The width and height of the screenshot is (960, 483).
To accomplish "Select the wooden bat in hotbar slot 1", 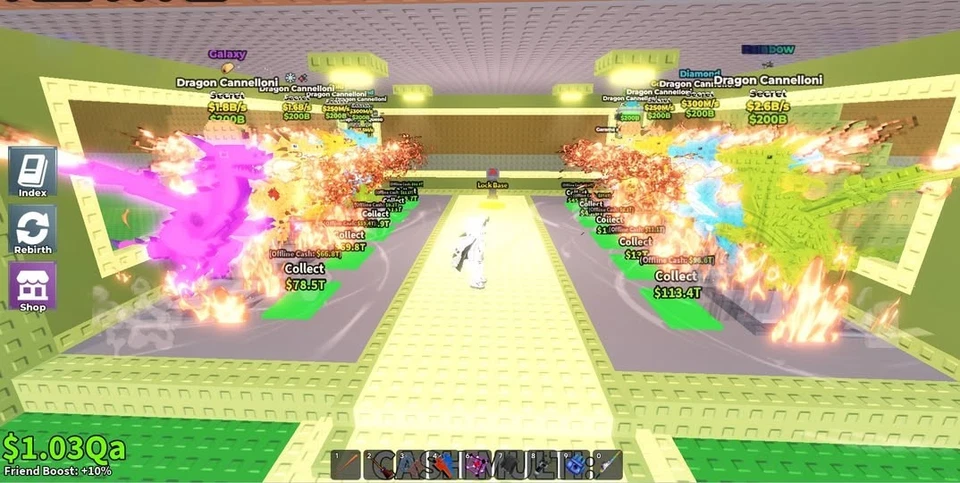I will tap(345, 465).
